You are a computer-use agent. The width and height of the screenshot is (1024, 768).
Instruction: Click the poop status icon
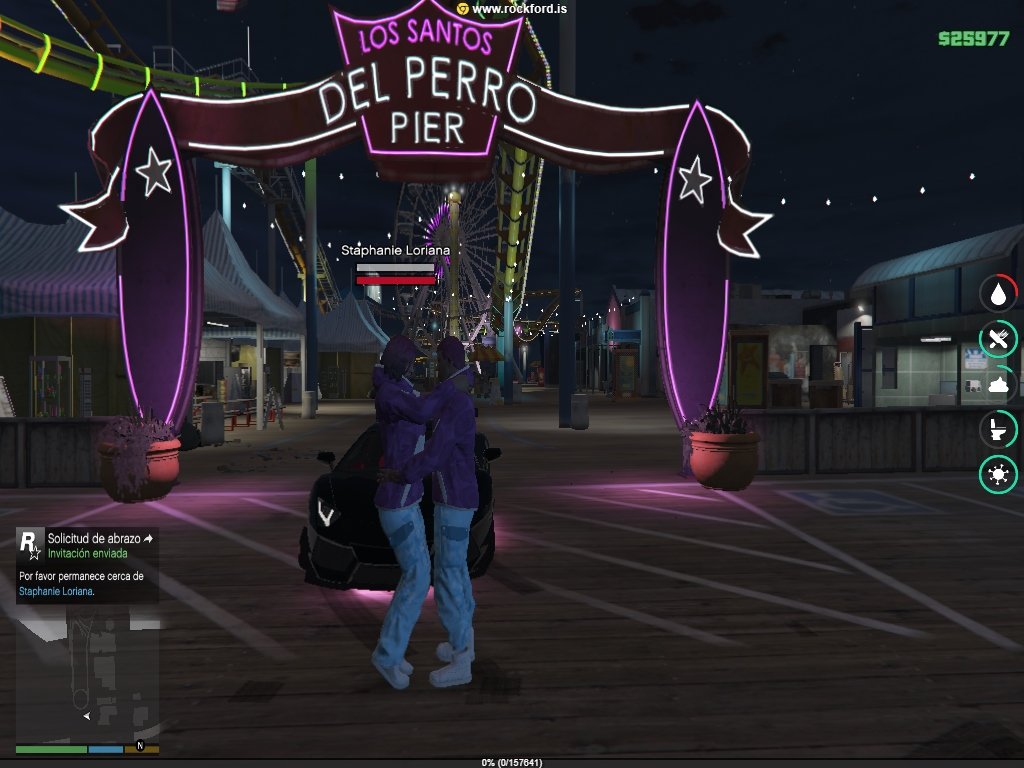click(998, 384)
